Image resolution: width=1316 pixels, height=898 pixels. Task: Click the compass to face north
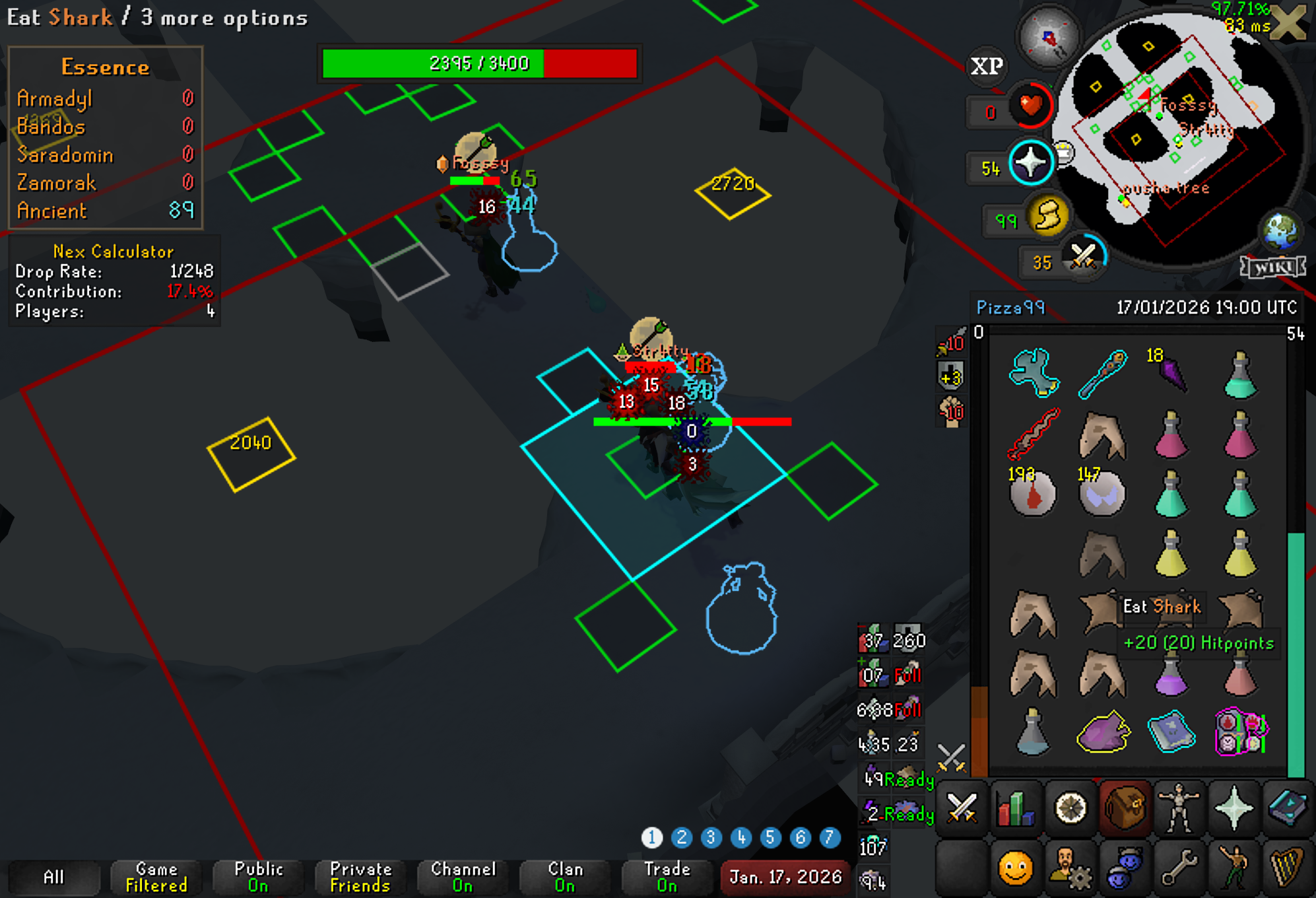(x=1049, y=38)
